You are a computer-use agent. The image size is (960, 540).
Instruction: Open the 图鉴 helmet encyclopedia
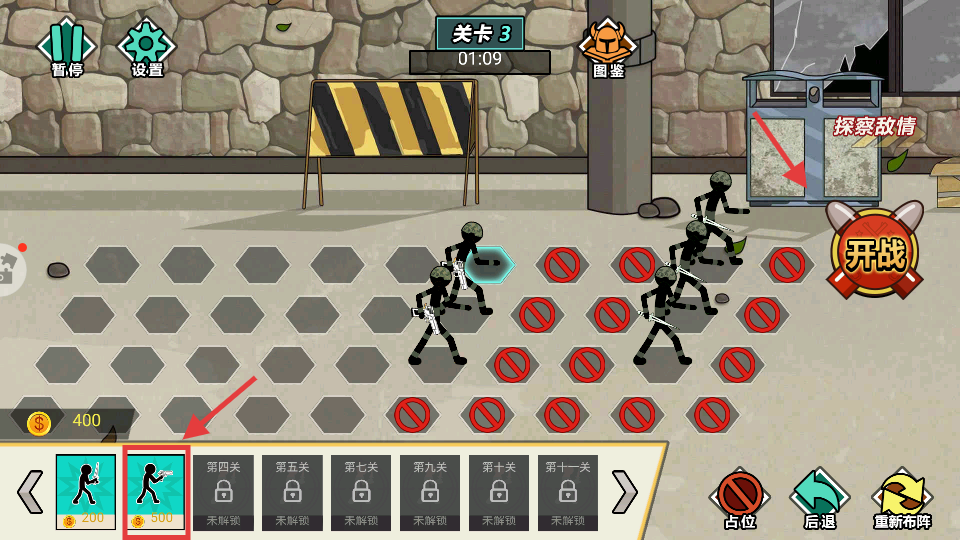(x=608, y=47)
